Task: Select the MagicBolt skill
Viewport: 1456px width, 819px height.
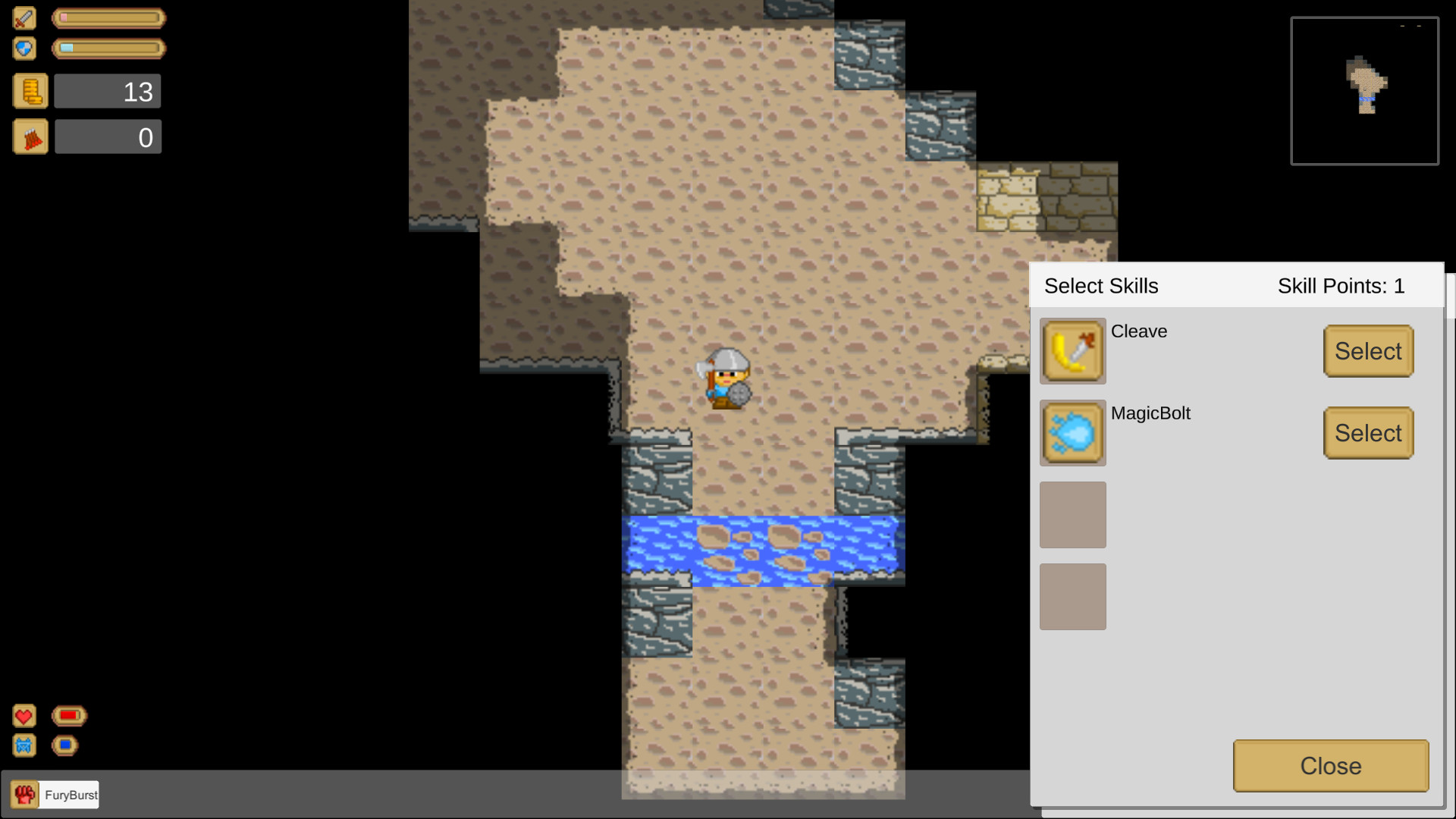Action: [1368, 432]
